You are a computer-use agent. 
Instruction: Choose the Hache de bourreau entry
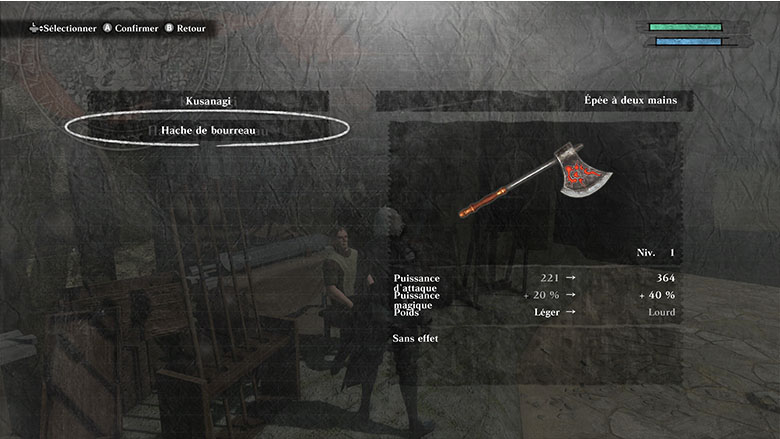[x=208, y=129]
